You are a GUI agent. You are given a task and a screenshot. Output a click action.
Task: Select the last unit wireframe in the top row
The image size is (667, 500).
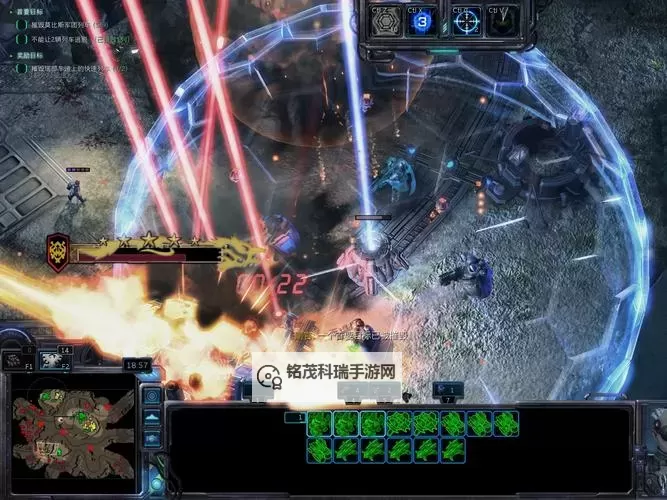pyautogui.click(x=507, y=424)
